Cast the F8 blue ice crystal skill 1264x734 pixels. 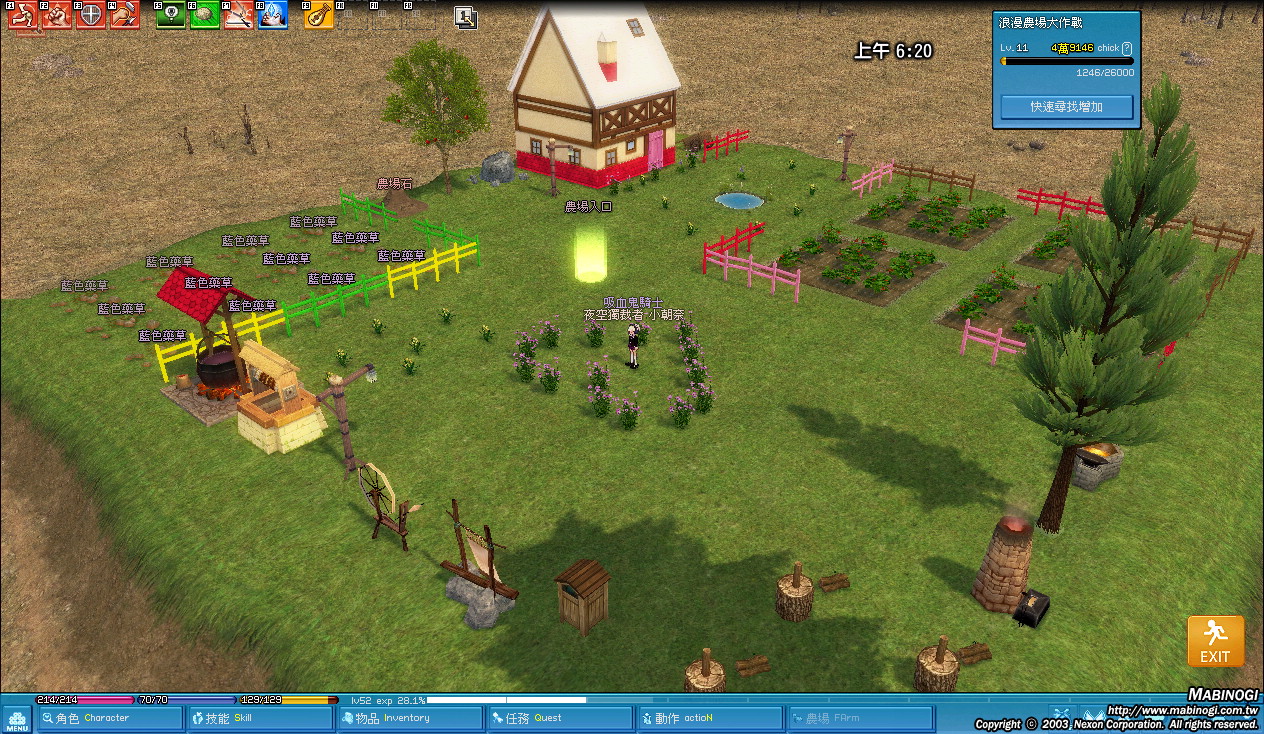click(x=272, y=15)
